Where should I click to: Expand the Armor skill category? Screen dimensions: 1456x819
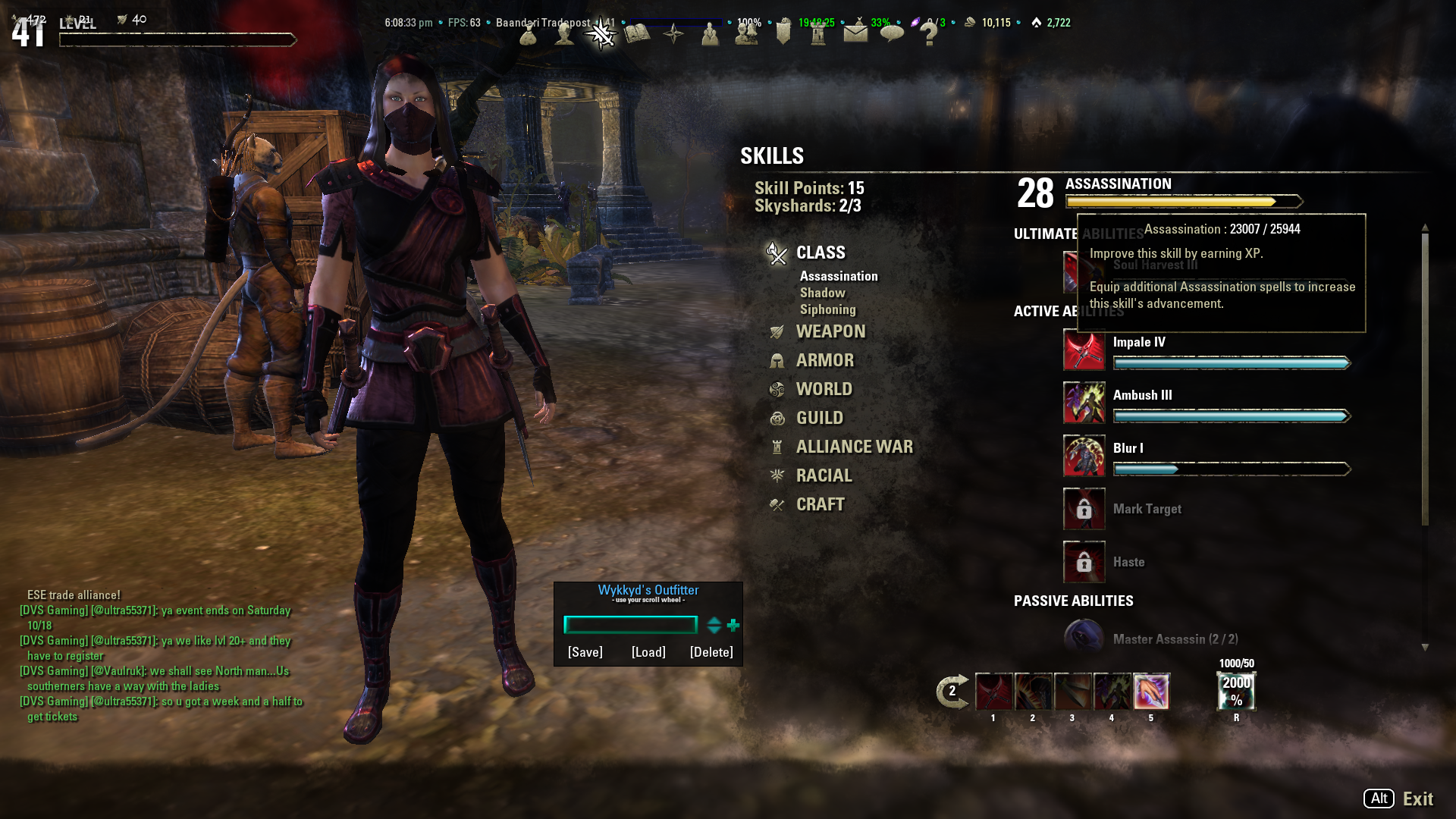click(824, 360)
